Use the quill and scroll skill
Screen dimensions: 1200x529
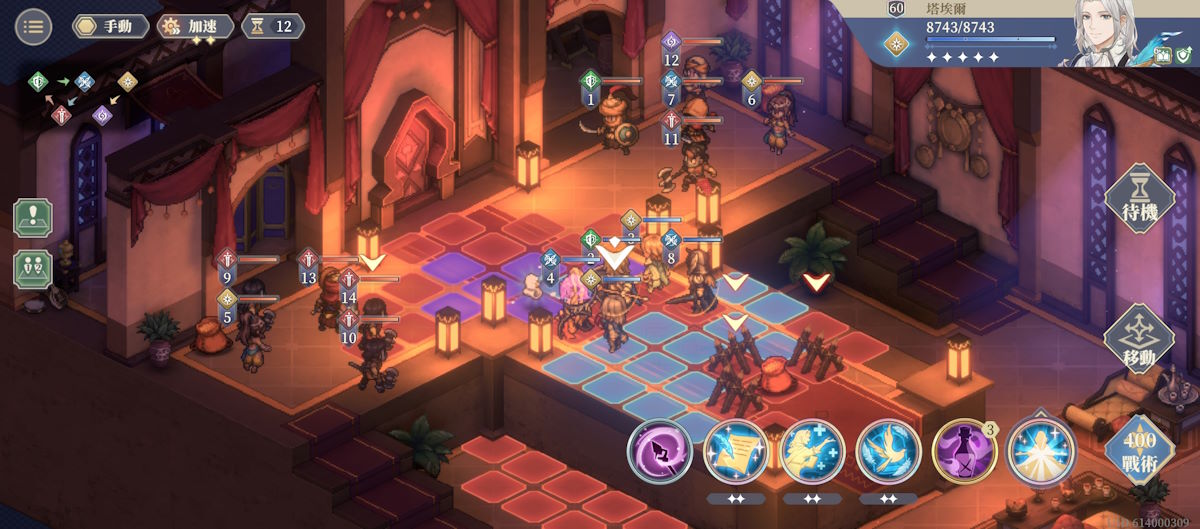[735, 450]
